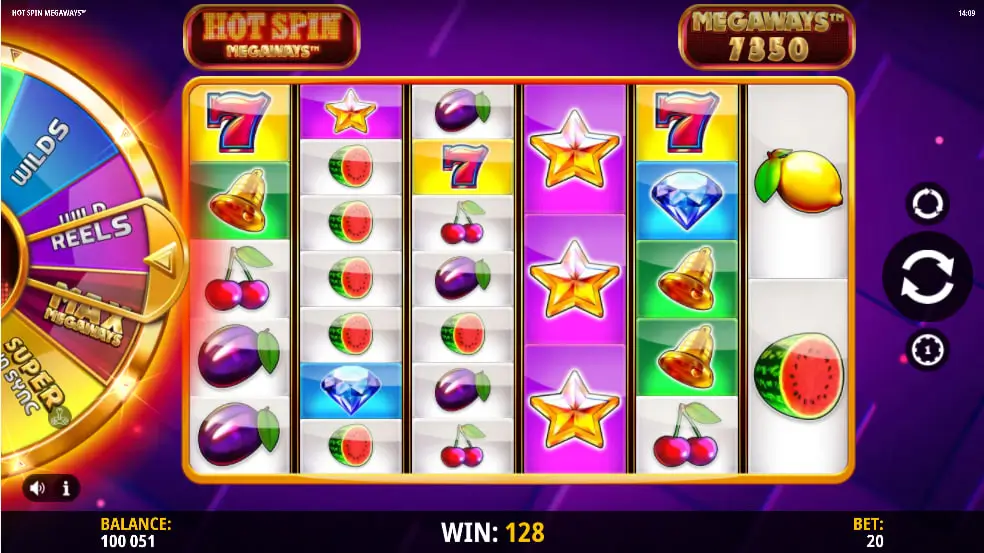Open bet settings via the chip icon

(x=927, y=350)
